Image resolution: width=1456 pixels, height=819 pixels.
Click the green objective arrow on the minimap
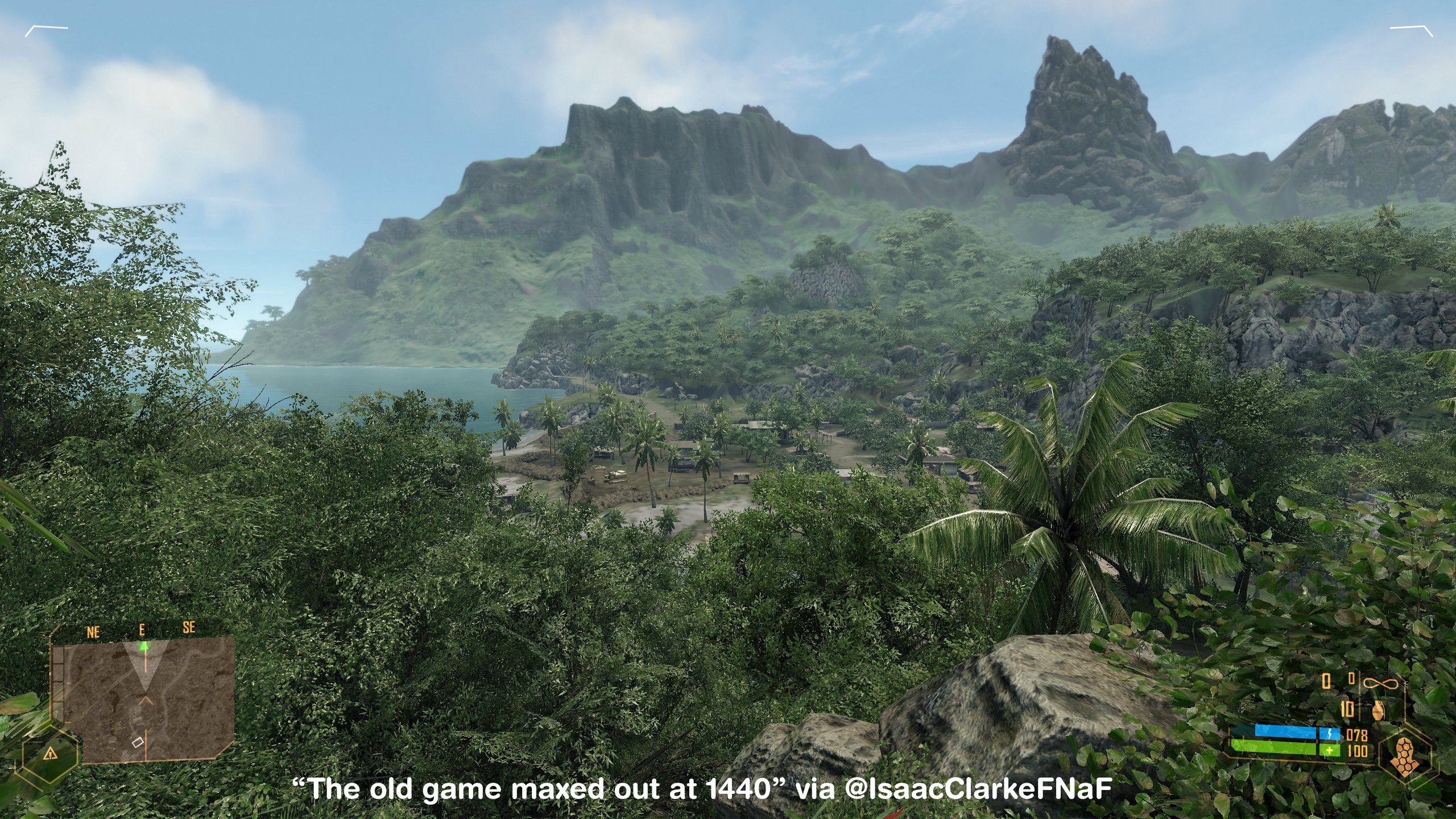[x=144, y=646]
